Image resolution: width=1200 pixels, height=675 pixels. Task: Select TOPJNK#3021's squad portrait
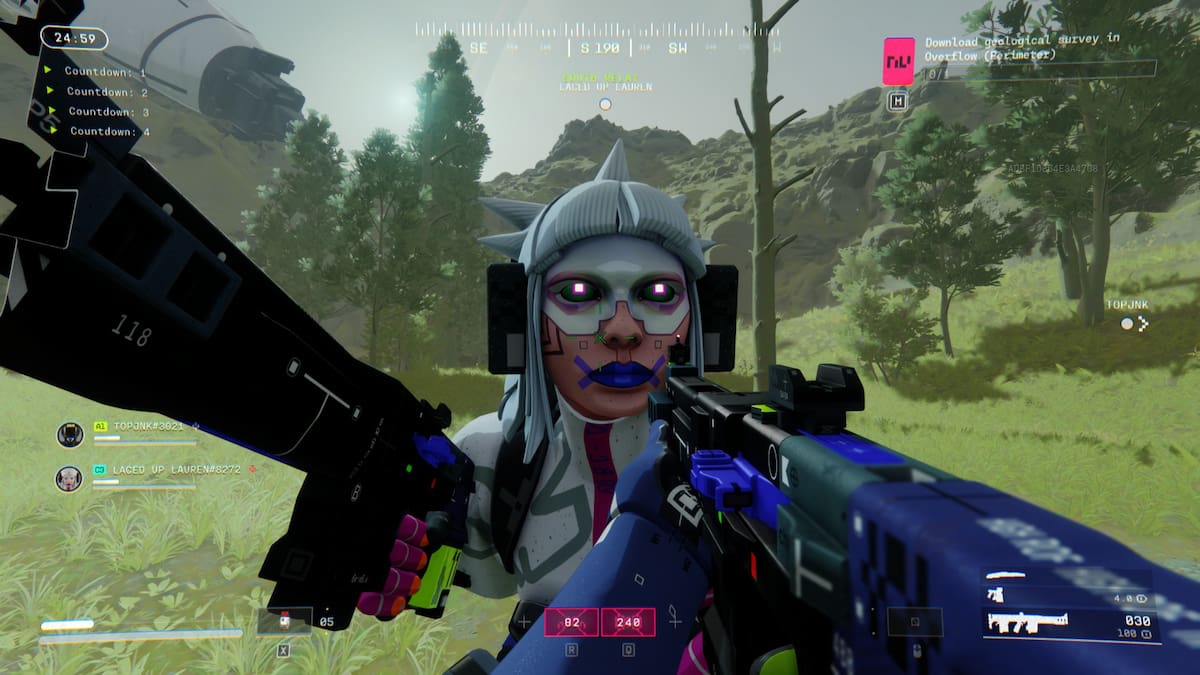[70, 434]
